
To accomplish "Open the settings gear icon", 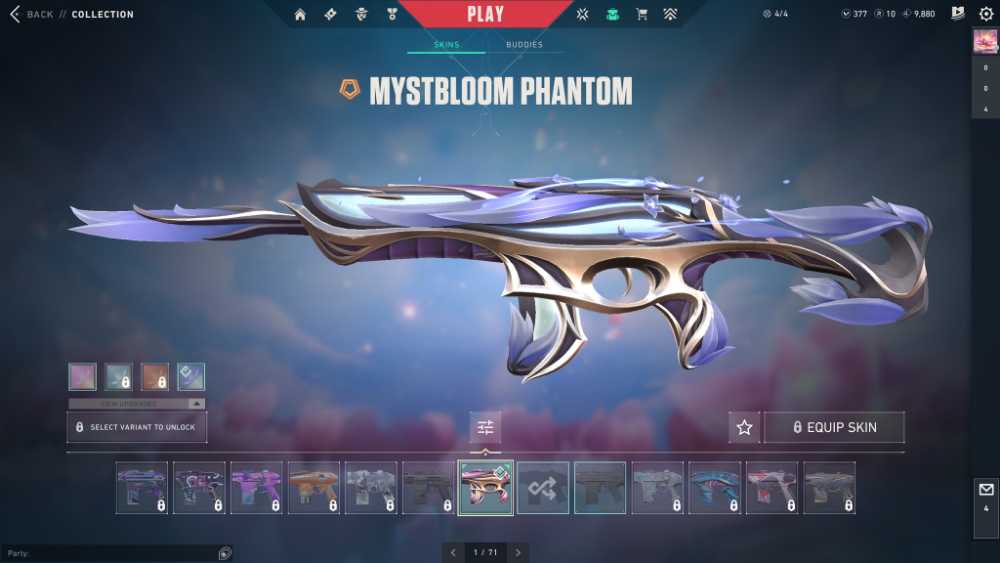I will tap(986, 14).
